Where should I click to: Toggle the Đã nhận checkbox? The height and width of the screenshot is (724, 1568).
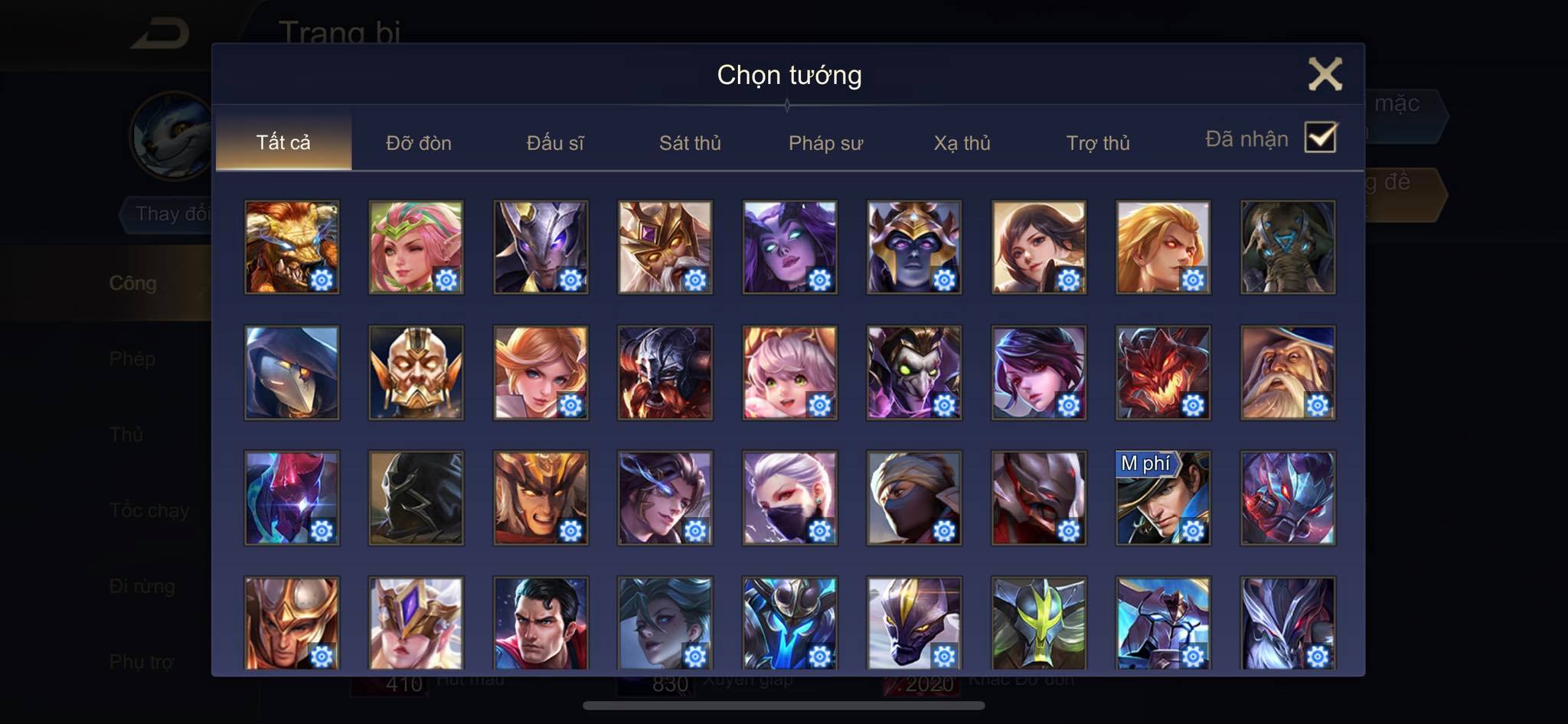(x=1320, y=138)
